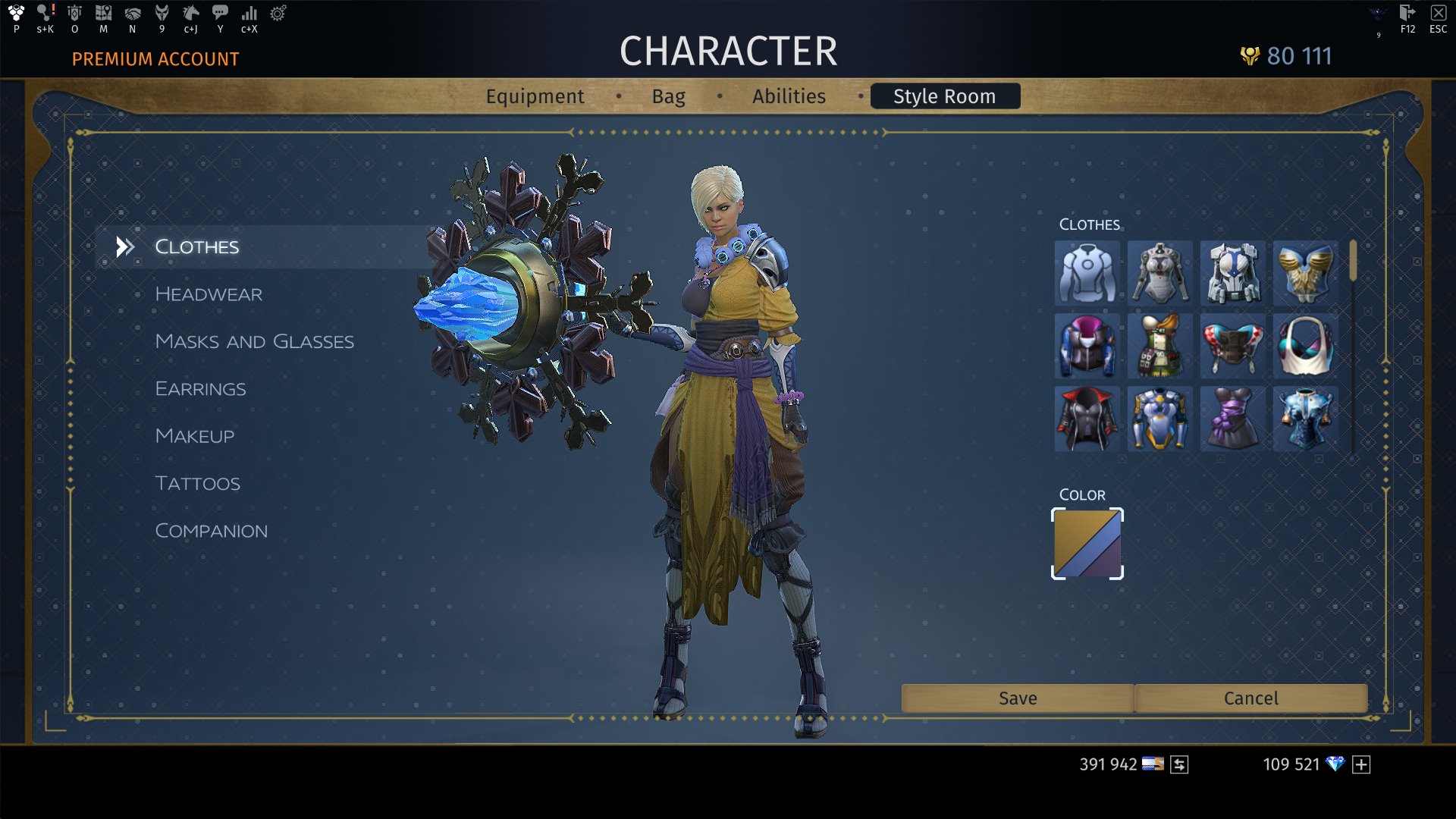Open the helmet faction icon labeled 9

(x=162, y=15)
